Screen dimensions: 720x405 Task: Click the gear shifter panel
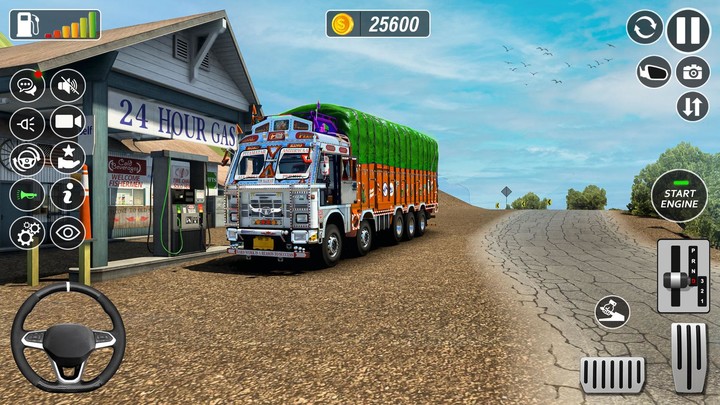point(683,276)
